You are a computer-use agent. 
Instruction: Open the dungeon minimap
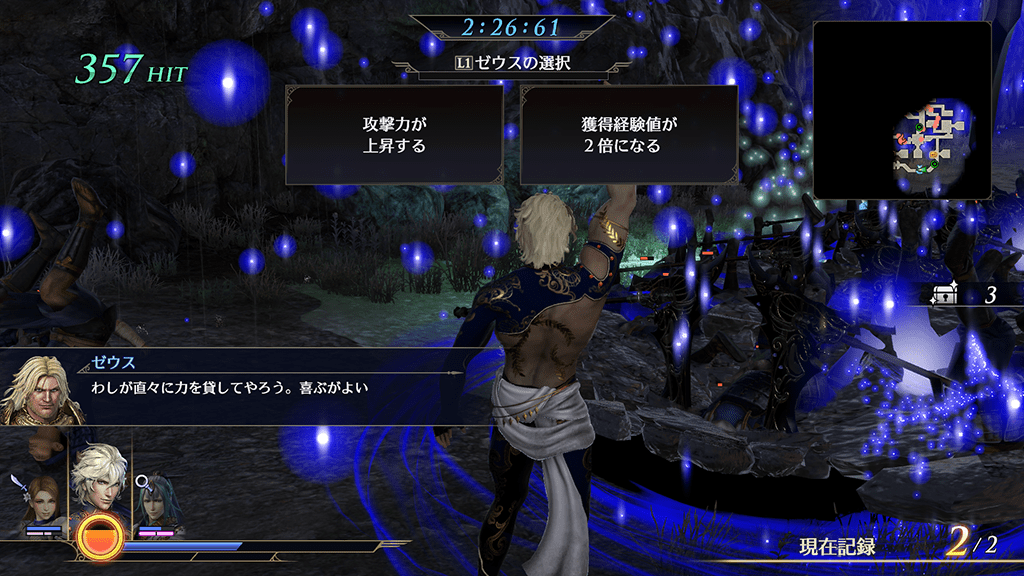tap(902, 110)
